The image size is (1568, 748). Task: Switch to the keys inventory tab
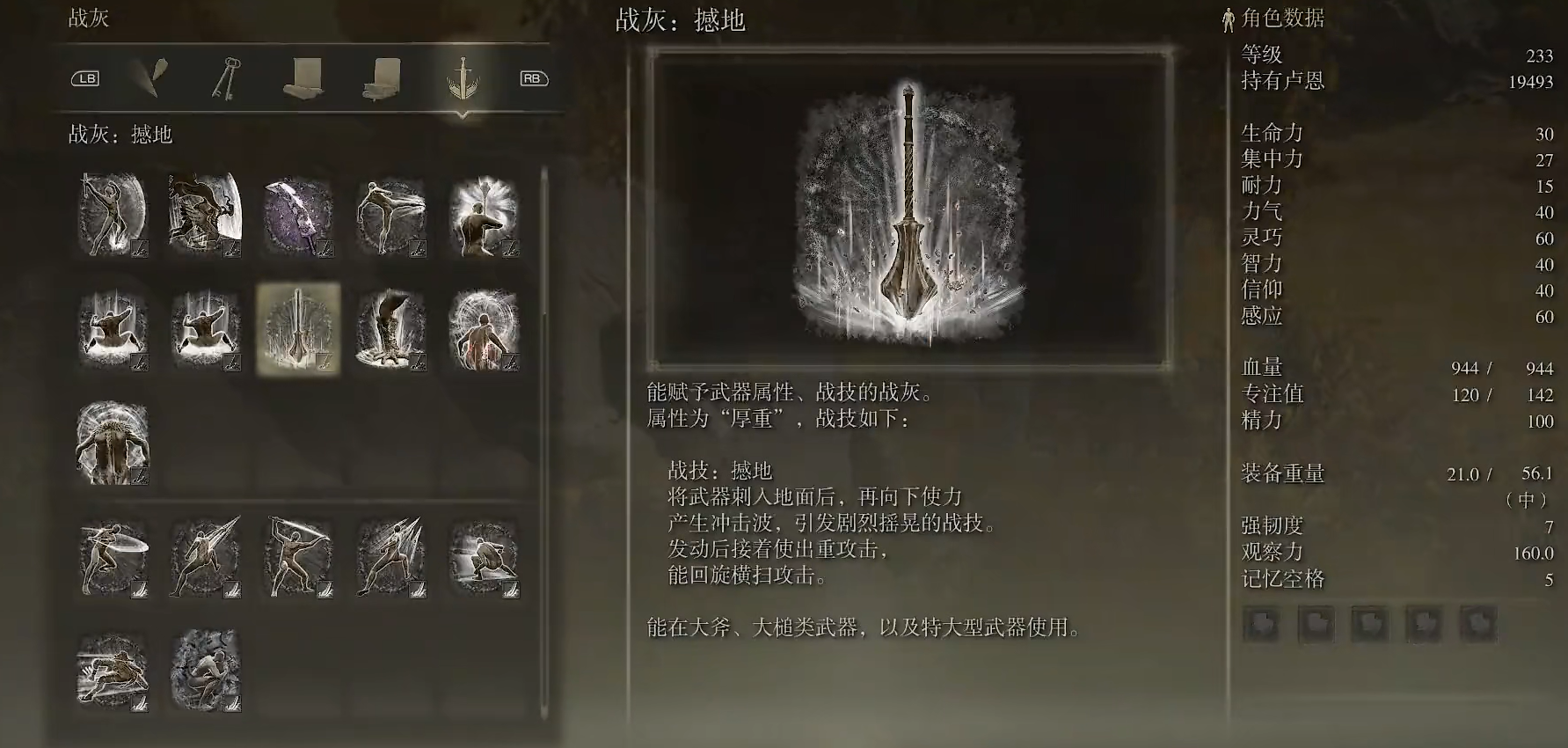[226, 79]
